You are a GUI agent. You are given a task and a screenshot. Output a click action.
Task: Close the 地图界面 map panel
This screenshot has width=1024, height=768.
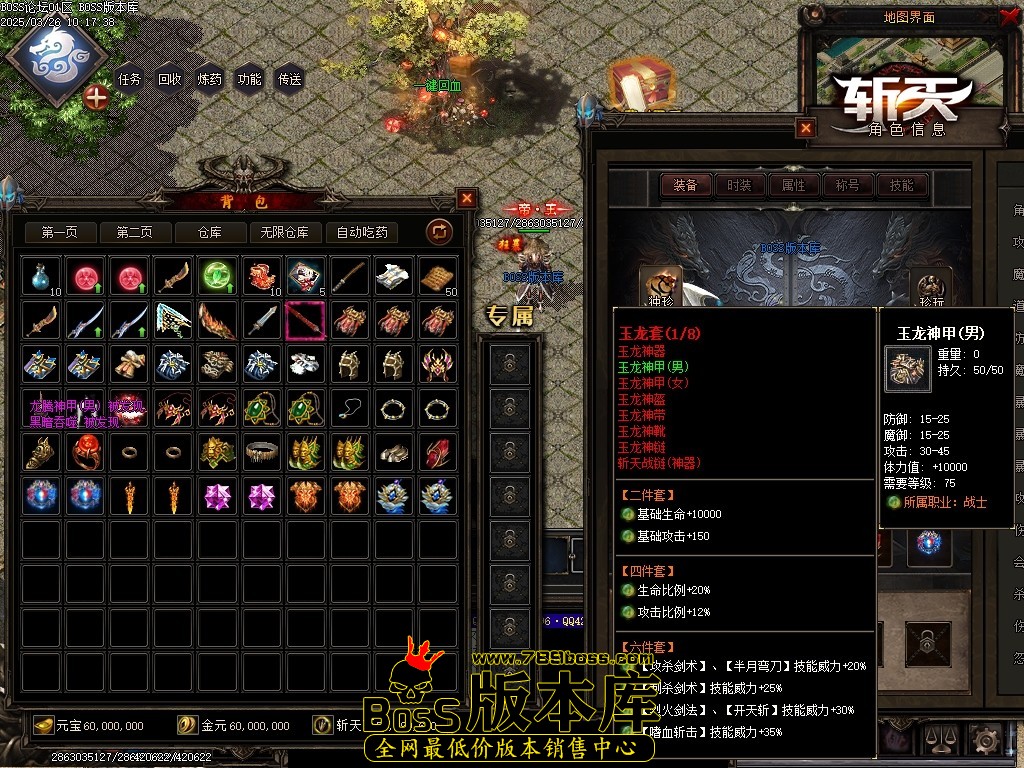(x=1008, y=17)
